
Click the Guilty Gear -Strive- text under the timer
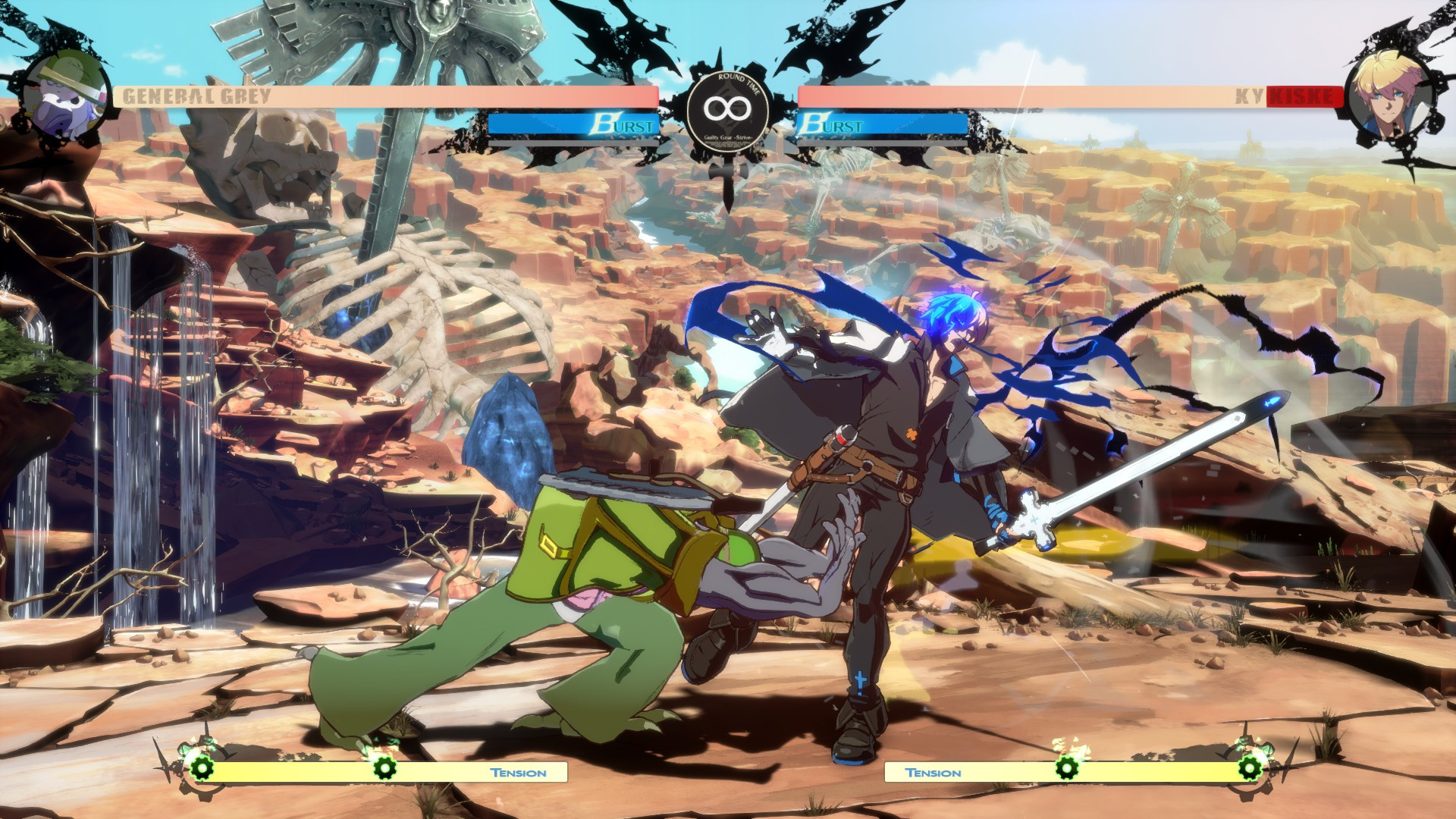(x=726, y=139)
